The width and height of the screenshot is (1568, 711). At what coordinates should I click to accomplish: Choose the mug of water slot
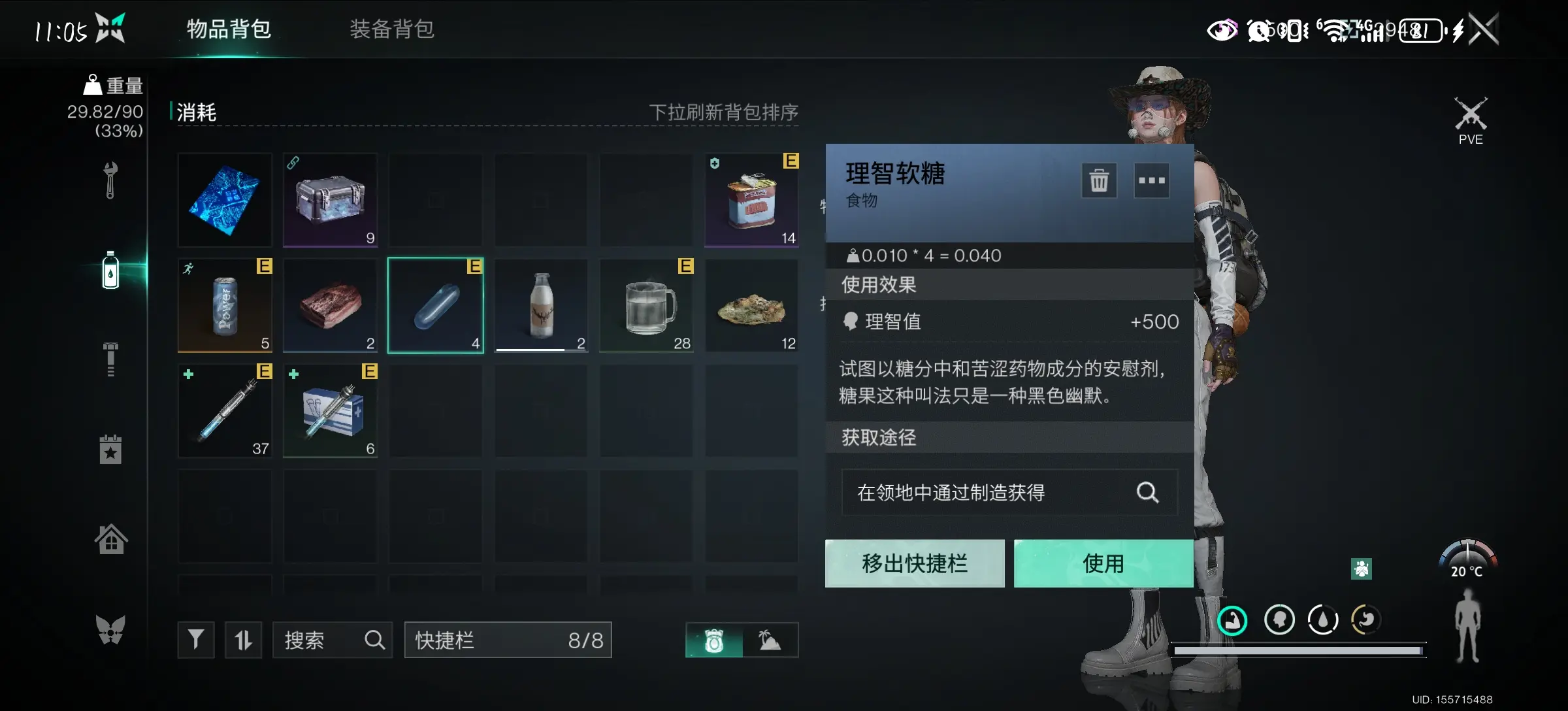tap(647, 305)
